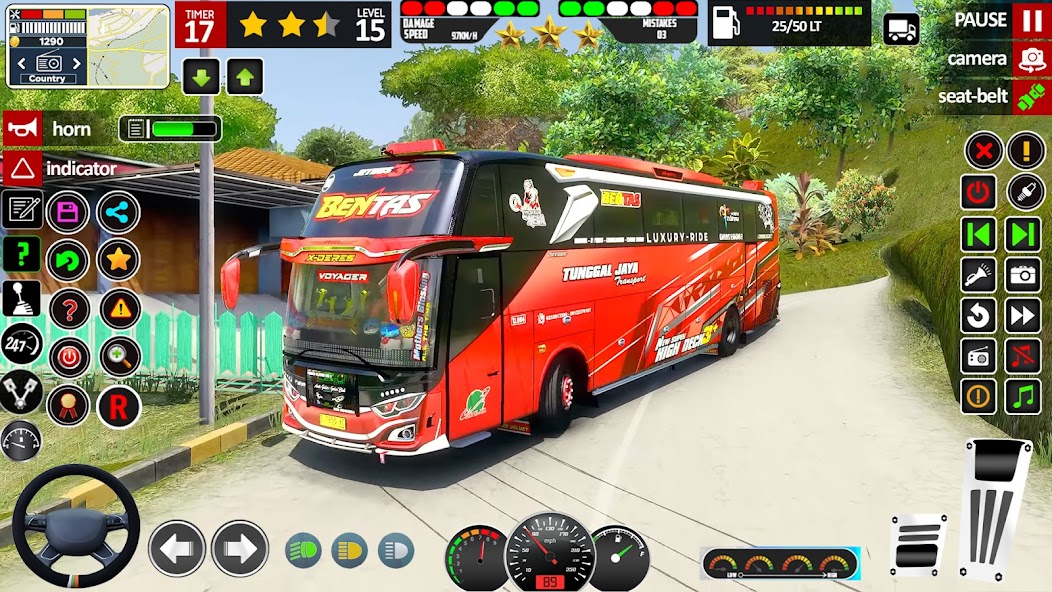This screenshot has width=1052, height=592.
Task: Click the blue share icon
Action: click(119, 212)
